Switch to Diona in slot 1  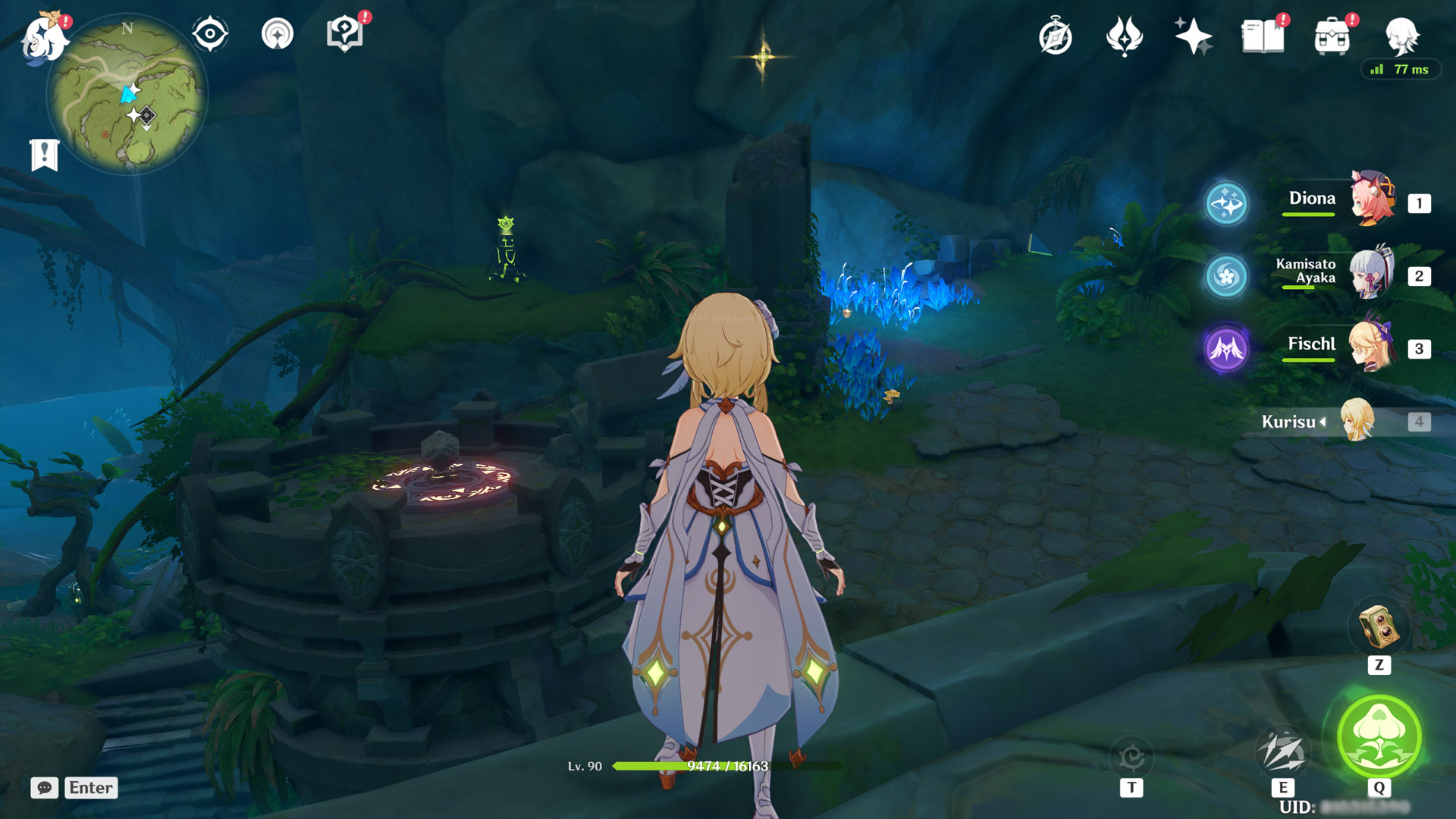[1373, 199]
